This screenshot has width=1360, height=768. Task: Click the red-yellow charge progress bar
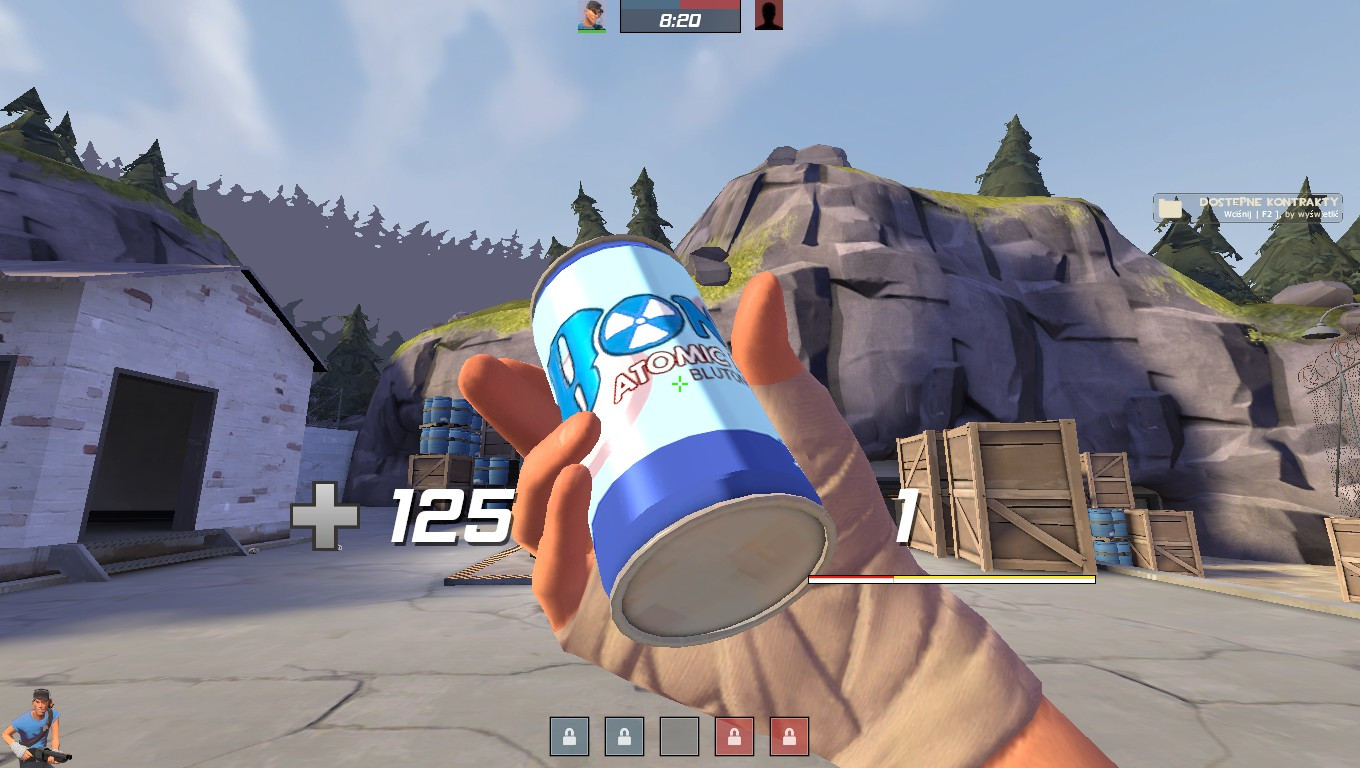950,578
